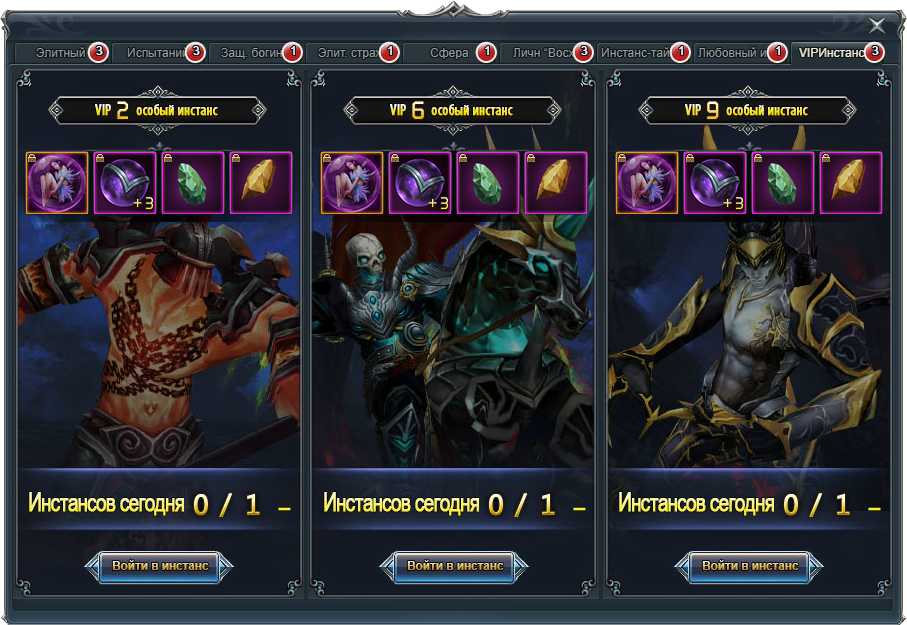The width and height of the screenshot is (907, 625).
Task: Open the Испытание tab
Action: (x=157, y=53)
